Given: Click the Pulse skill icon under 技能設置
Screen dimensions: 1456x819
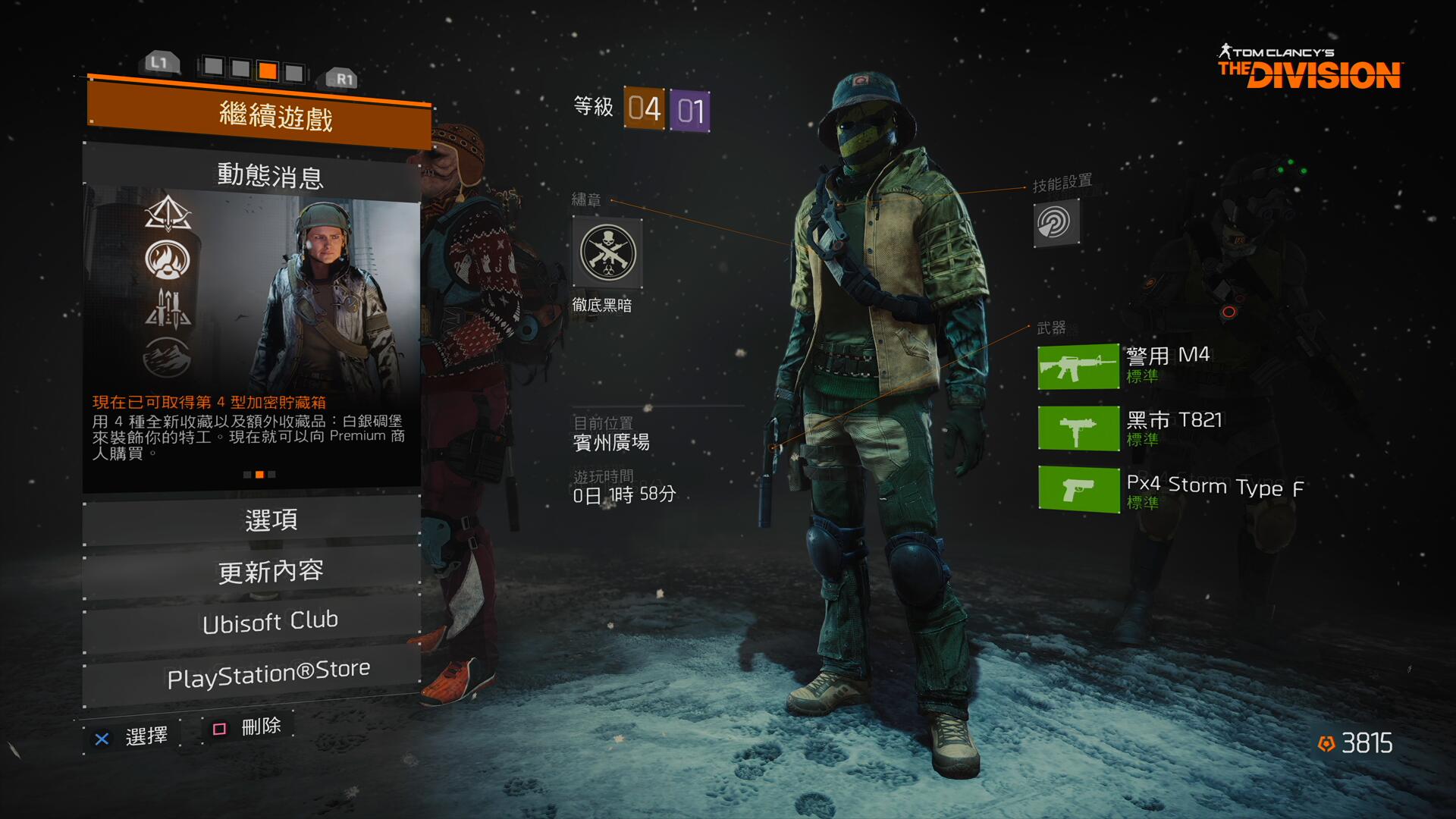Looking at the screenshot, I should (x=1056, y=222).
